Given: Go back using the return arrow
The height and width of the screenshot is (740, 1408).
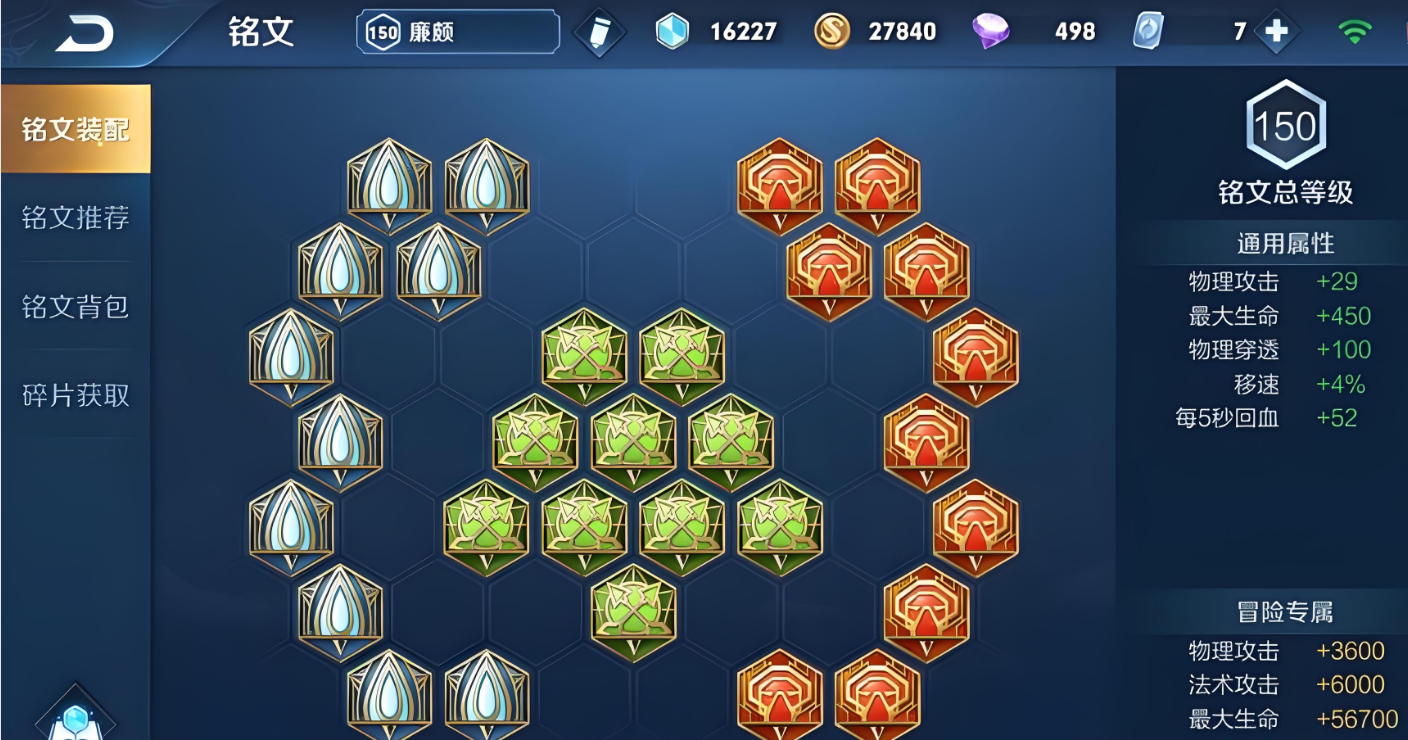Looking at the screenshot, I should tap(84, 34).
